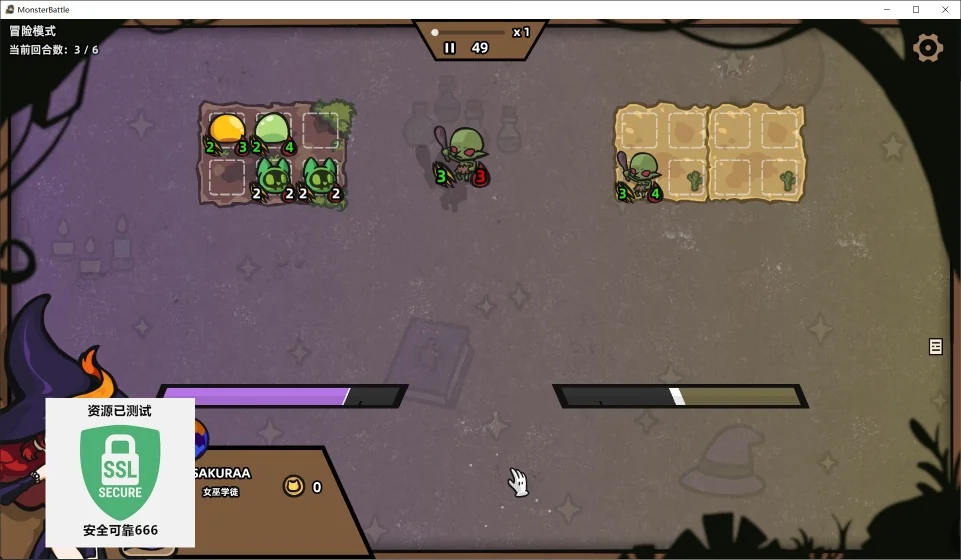Minimize the MonsterBattle window
Image resolution: width=961 pixels, height=560 pixels.
(887, 9)
